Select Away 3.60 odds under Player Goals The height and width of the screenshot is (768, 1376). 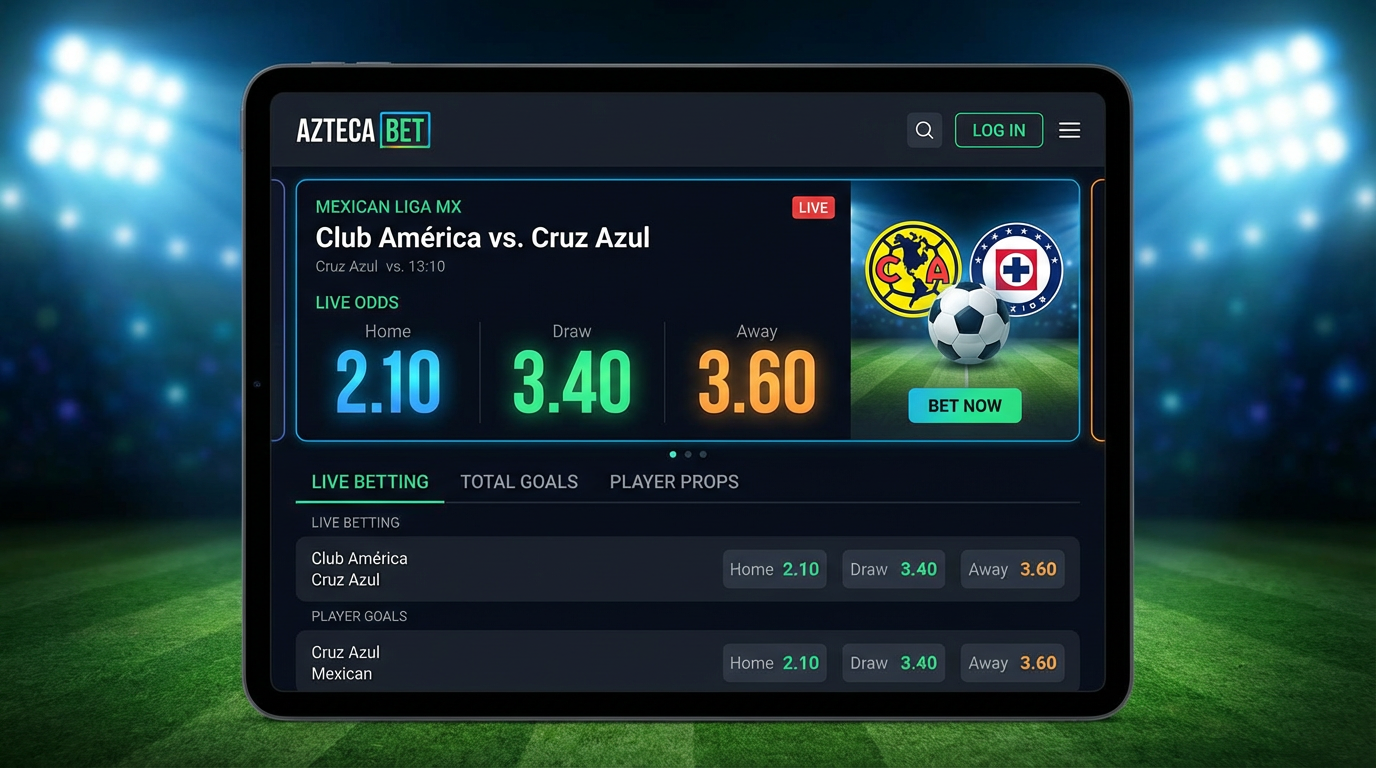click(x=1012, y=662)
